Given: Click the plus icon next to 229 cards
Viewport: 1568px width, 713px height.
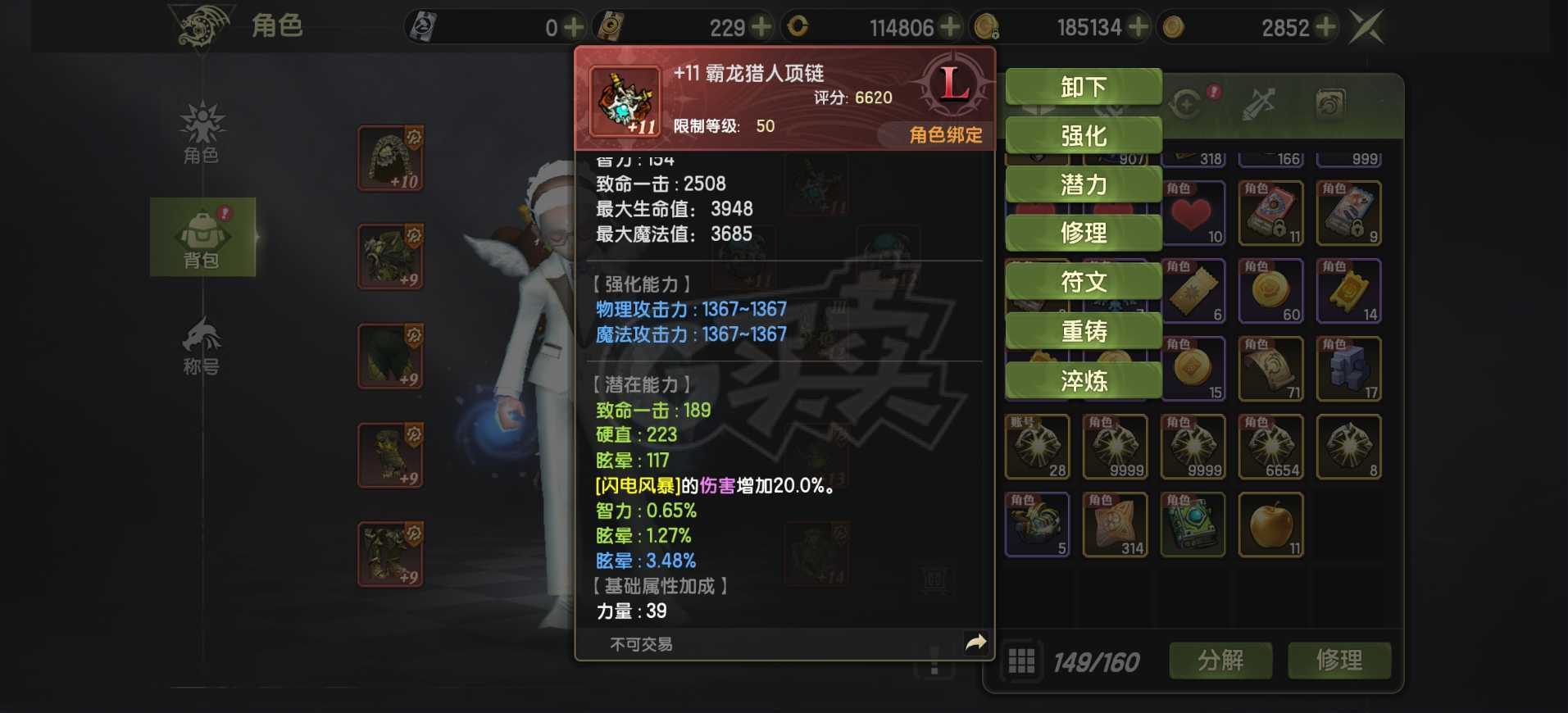Looking at the screenshot, I should tap(762, 26).
